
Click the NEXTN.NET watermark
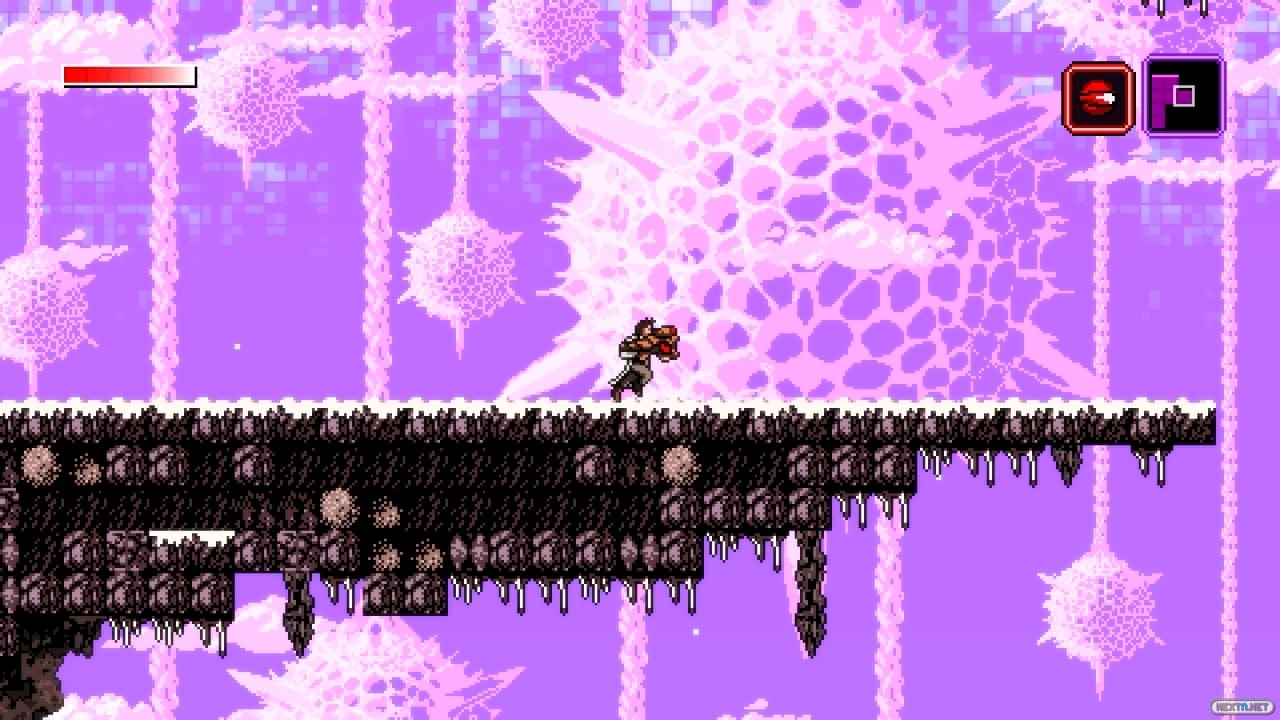[1241, 707]
